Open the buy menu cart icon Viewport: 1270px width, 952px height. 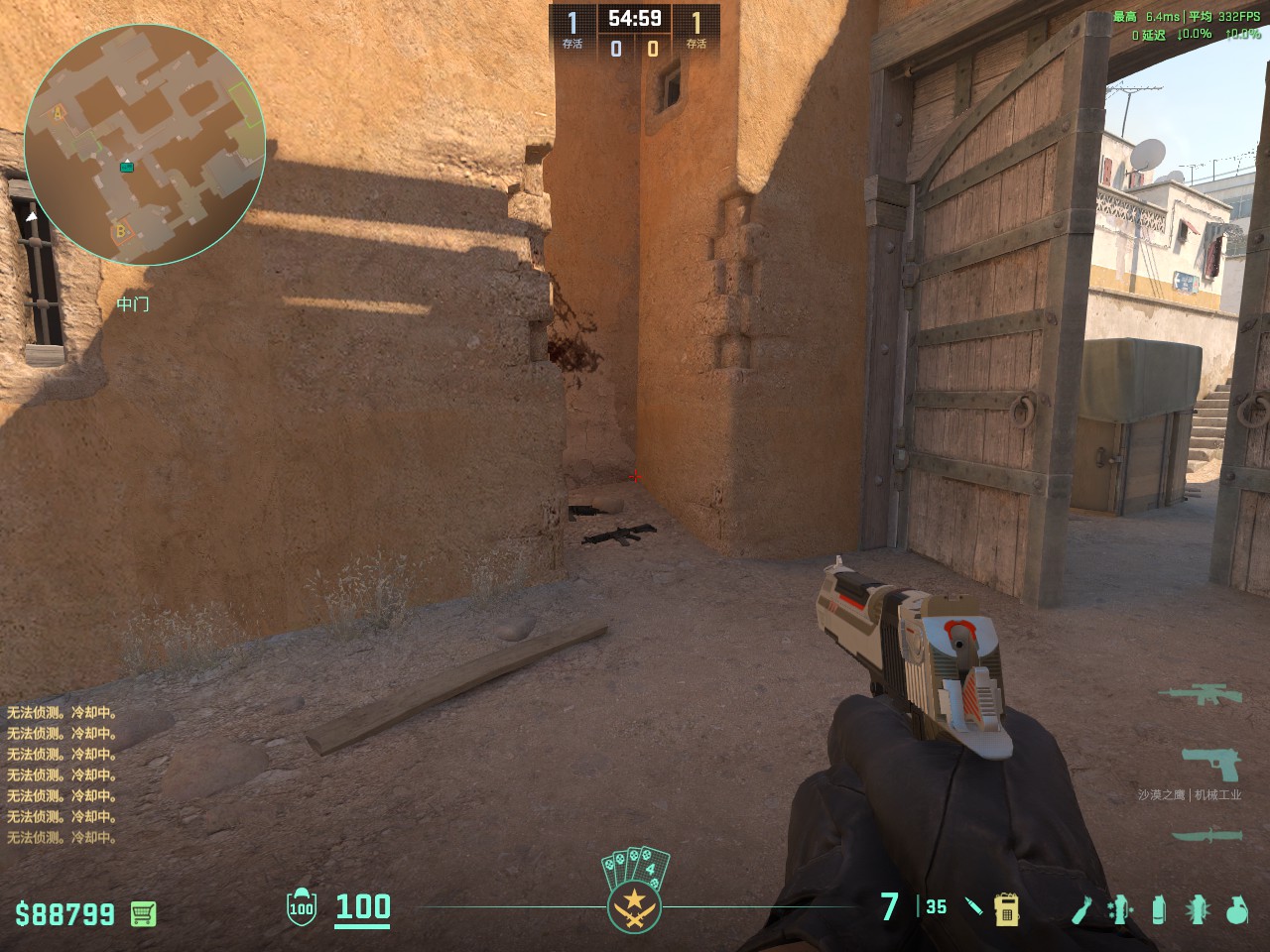144,913
